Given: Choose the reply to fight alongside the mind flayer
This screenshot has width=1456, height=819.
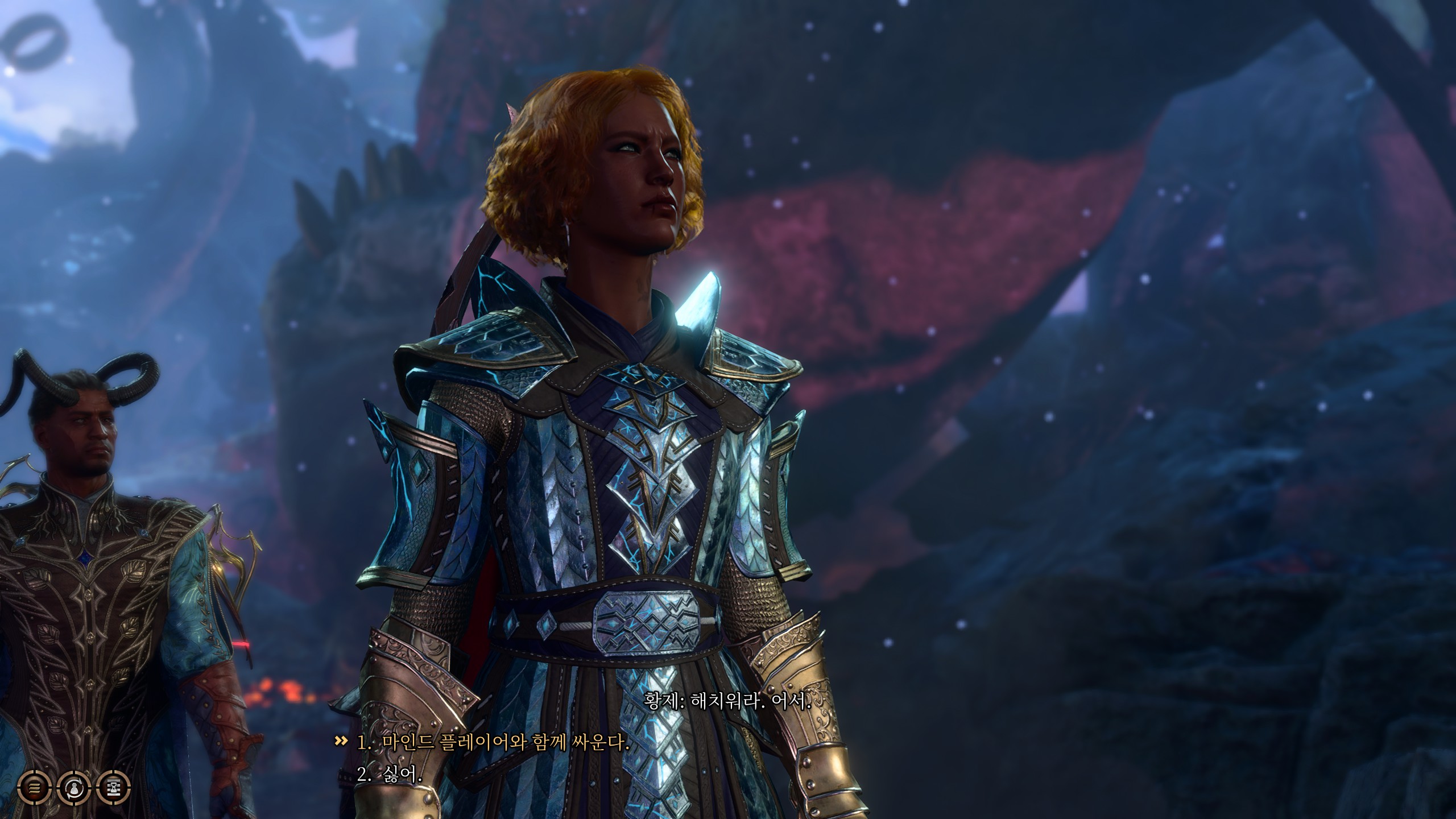Looking at the screenshot, I should [x=493, y=743].
